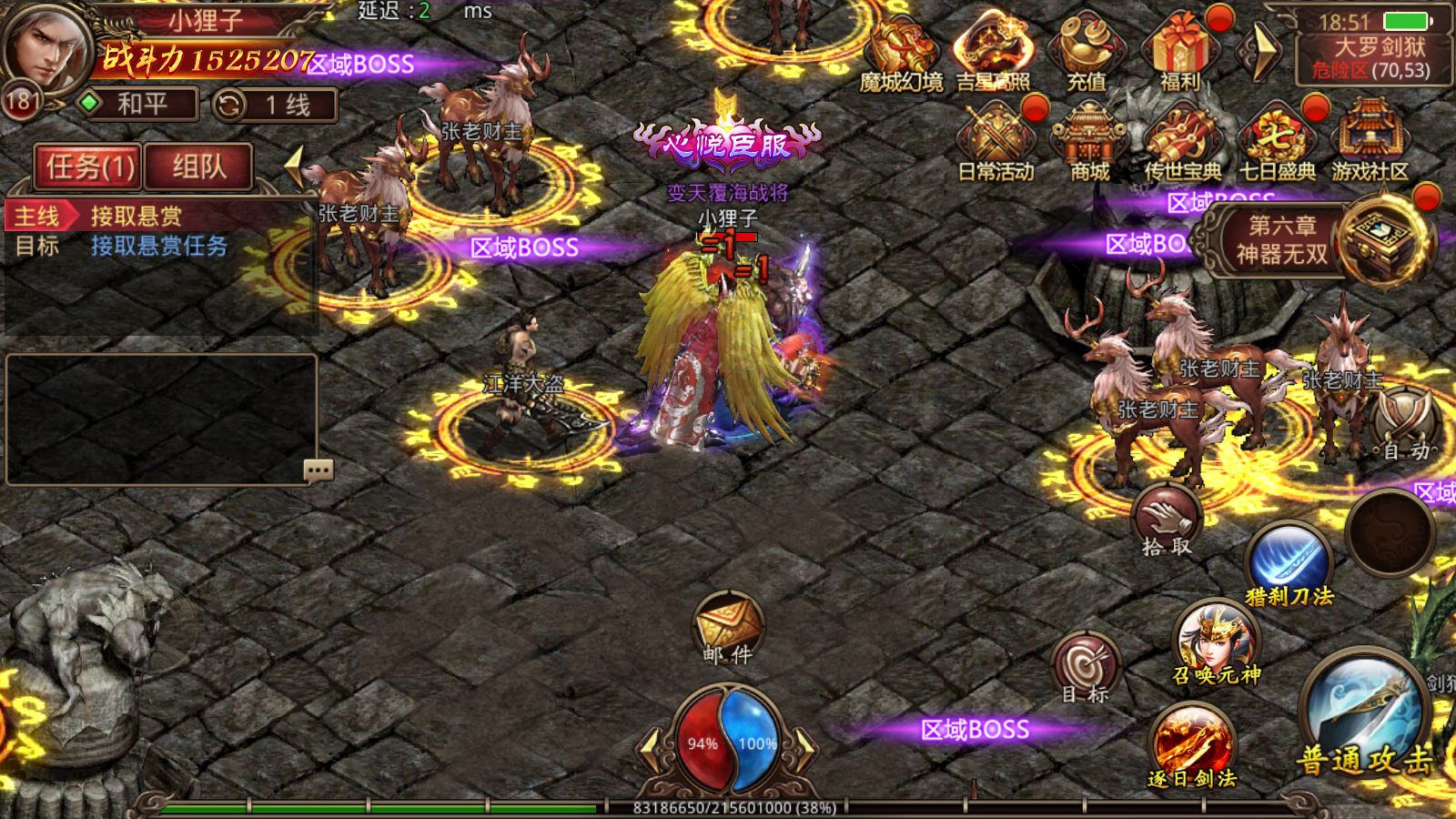1456x819 pixels.
Task: Open the 任务 (Quest) tab
Action: 88,167
